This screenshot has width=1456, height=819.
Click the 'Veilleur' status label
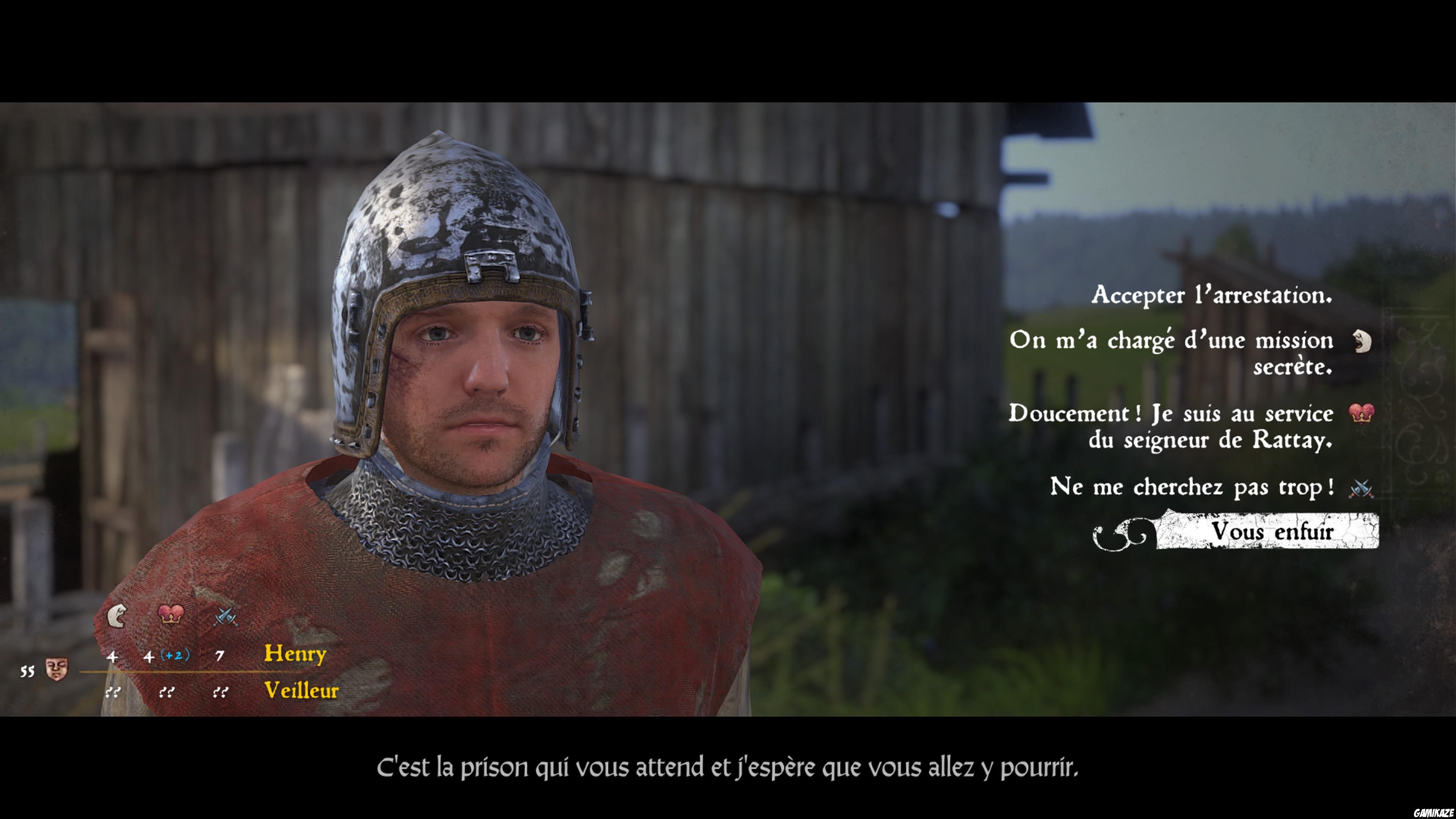point(301,690)
